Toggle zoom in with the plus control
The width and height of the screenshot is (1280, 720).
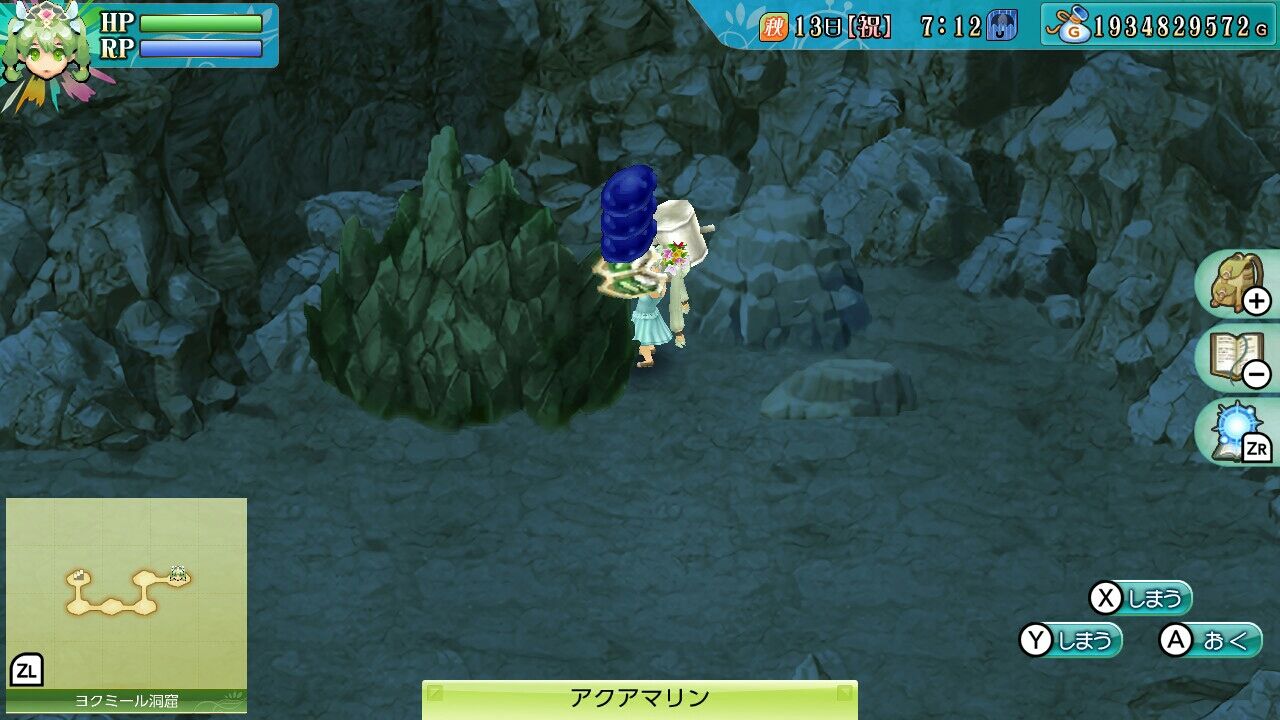tap(1258, 302)
